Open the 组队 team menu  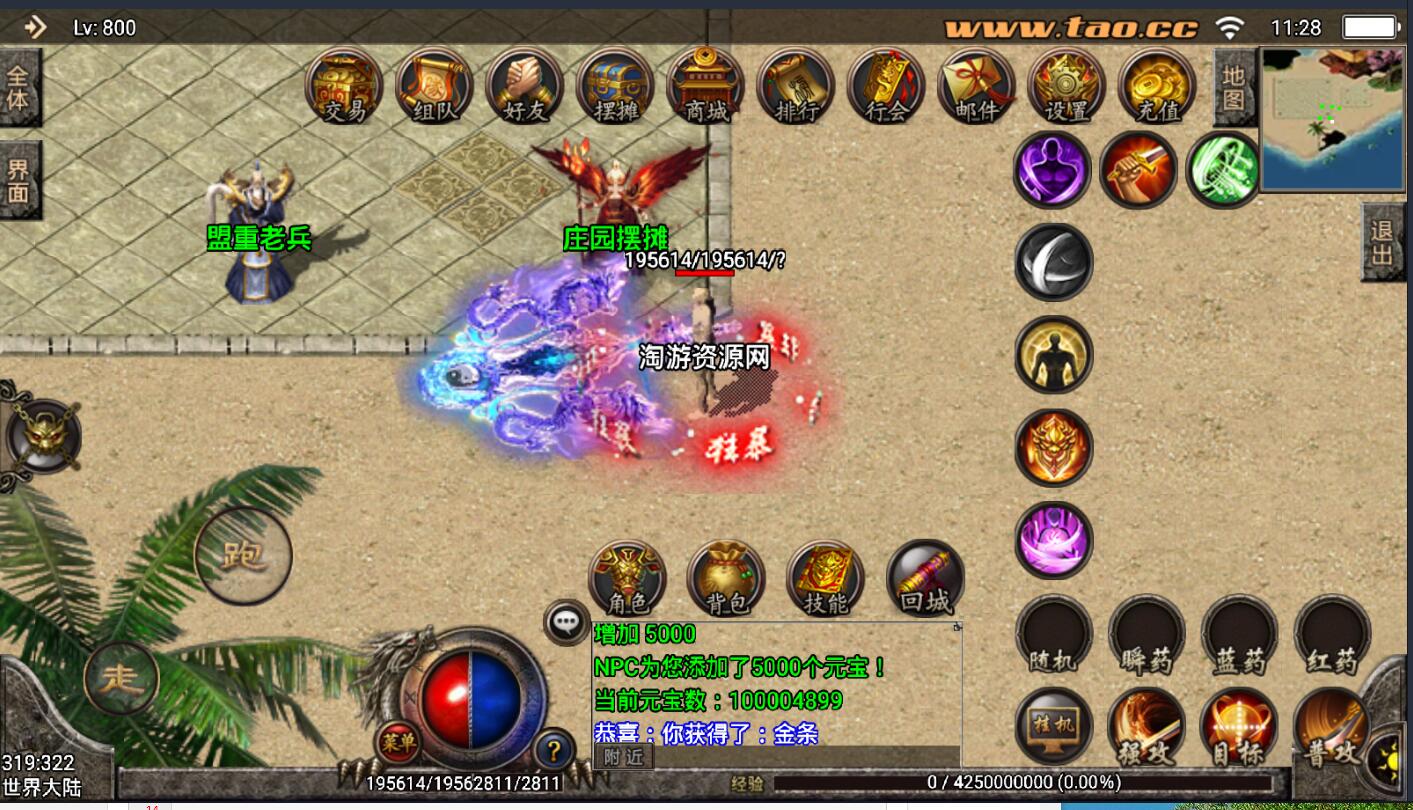[435, 86]
